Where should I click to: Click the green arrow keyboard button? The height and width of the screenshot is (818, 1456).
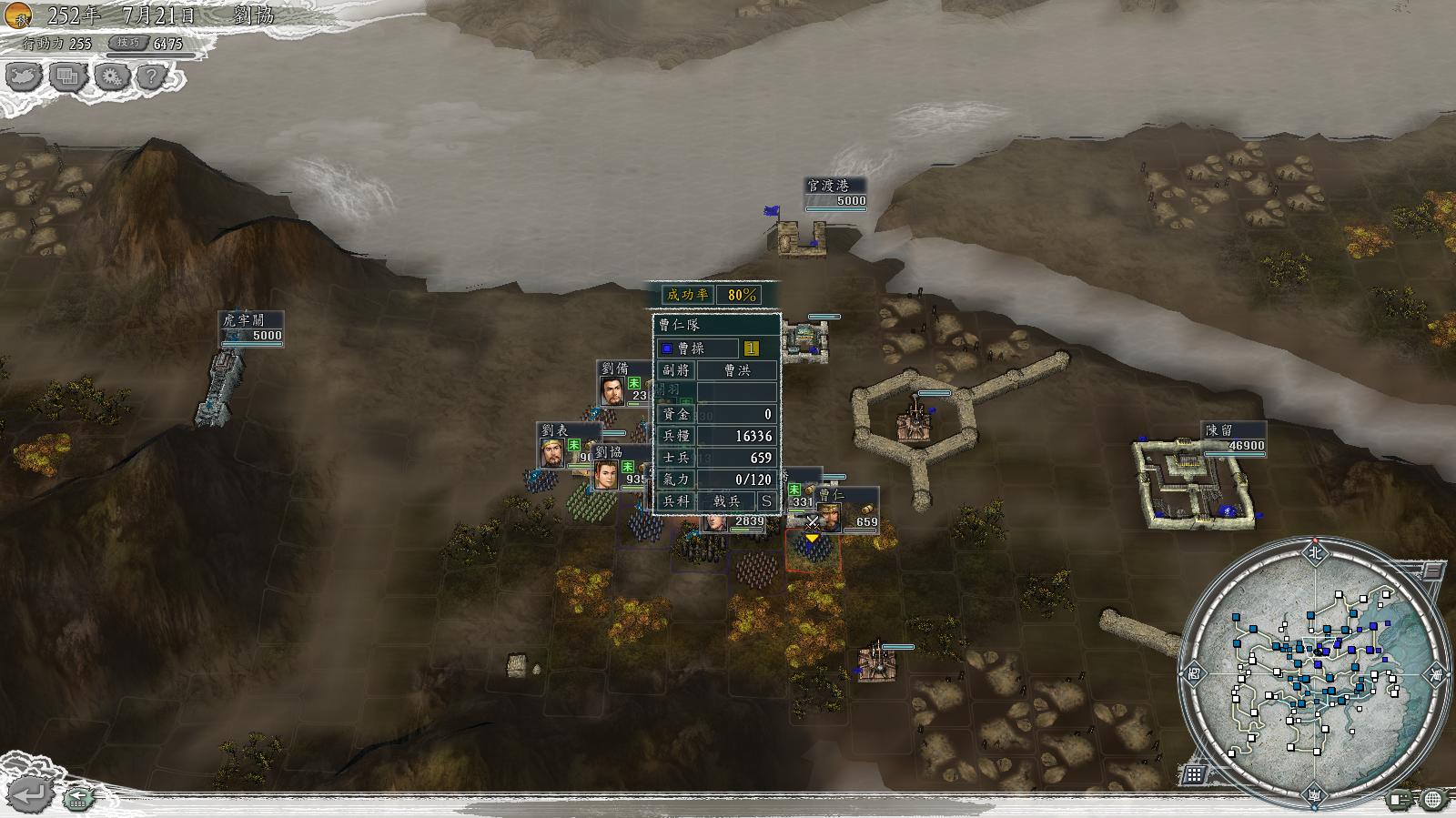pos(79,799)
